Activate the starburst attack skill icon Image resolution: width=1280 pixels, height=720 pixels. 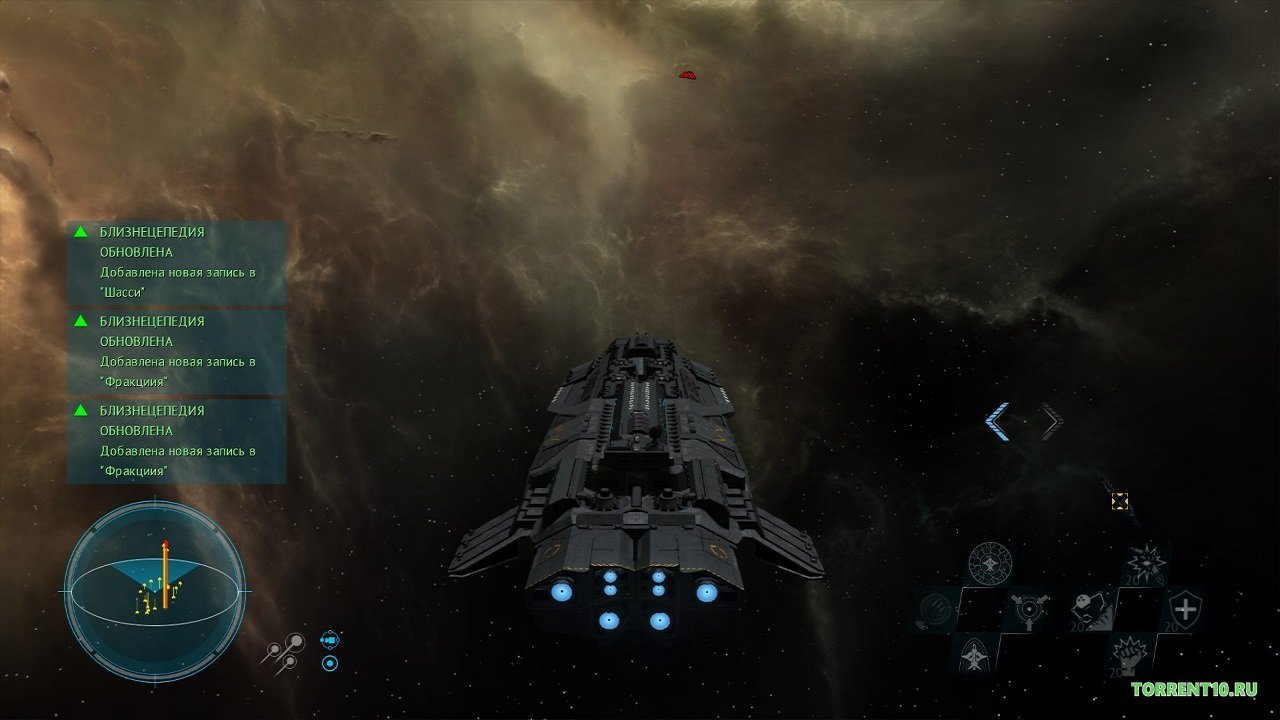pyautogui.click(x=1145, y=562)
